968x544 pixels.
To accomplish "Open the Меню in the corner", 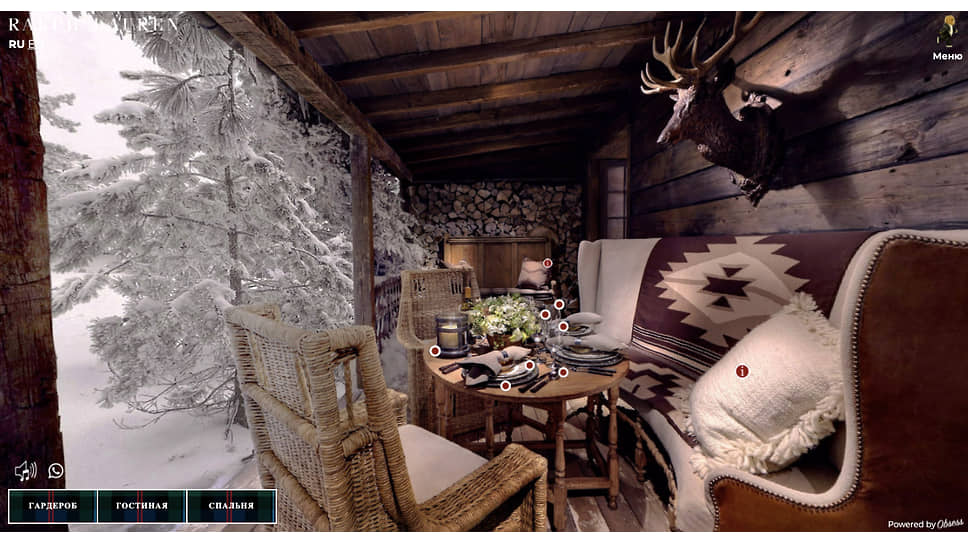I will (946, 38).
